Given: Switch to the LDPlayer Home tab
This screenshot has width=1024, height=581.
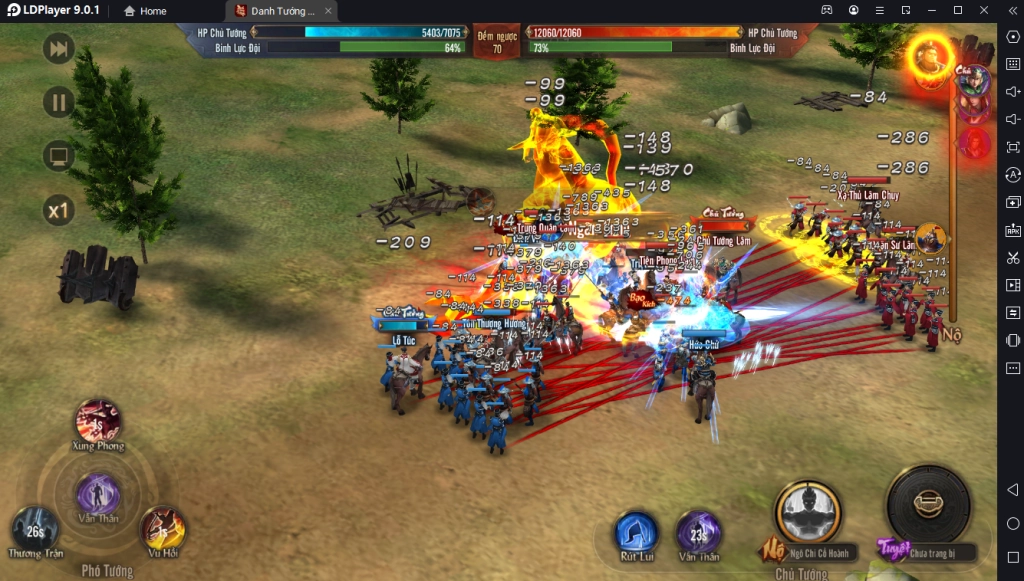Looking at the screenshot, I should pyautogui.click(x=145, y=11).
